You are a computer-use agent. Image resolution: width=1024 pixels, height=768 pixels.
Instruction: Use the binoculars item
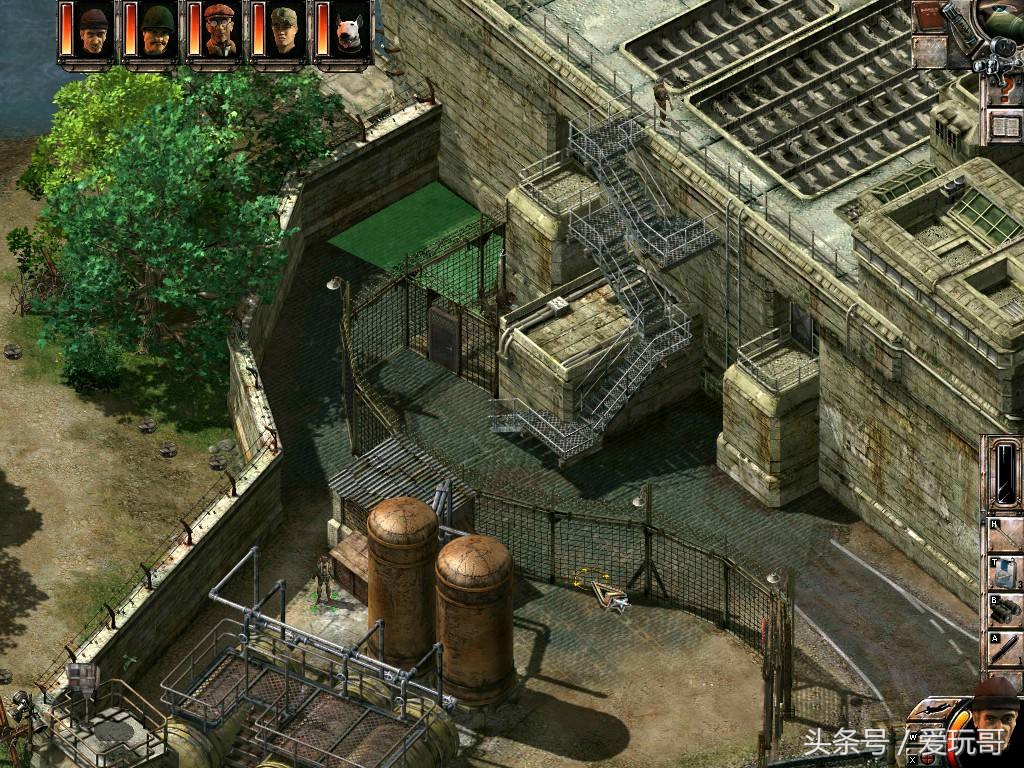point(1004,608)
